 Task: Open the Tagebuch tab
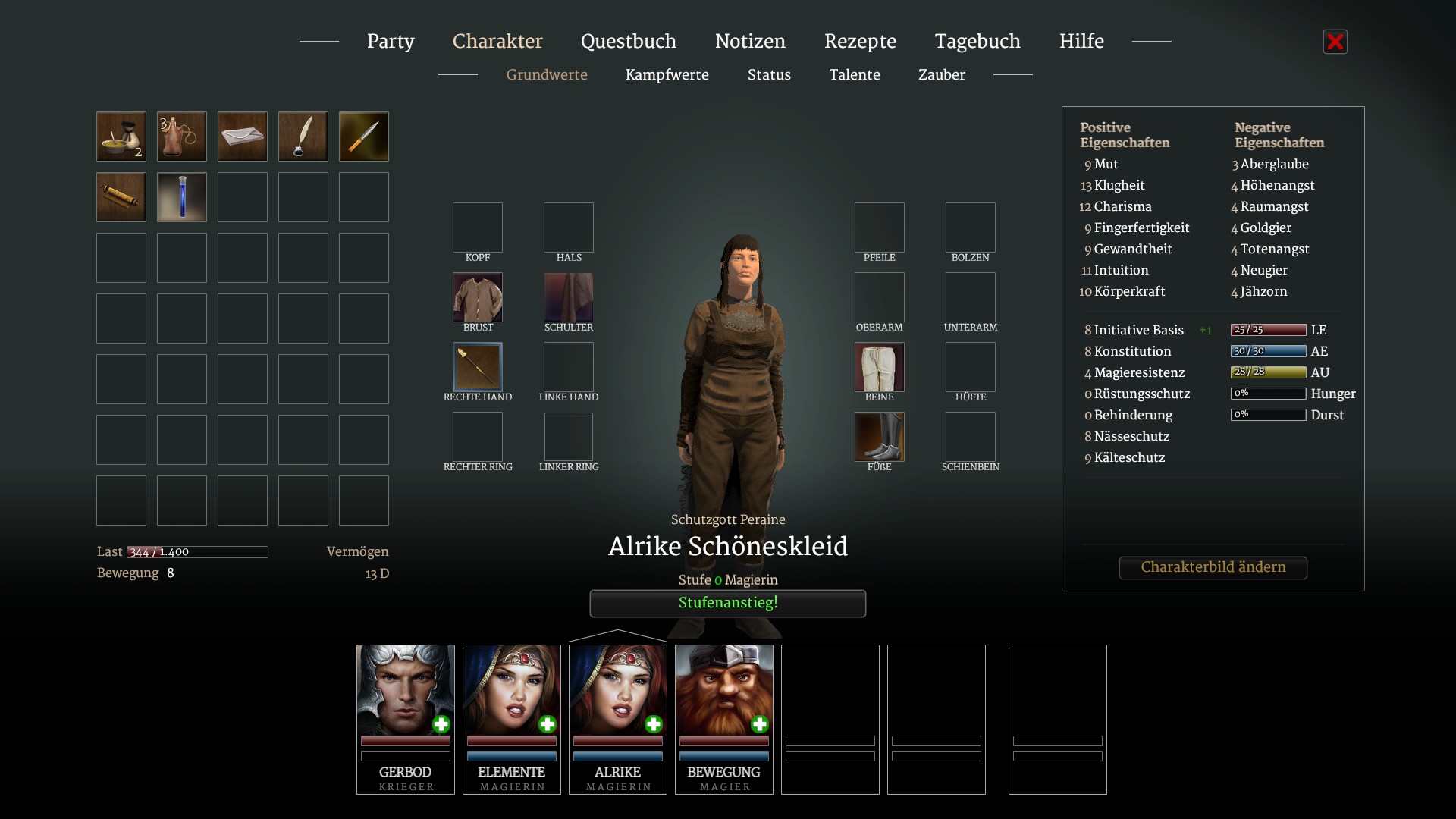click(977, 42)
